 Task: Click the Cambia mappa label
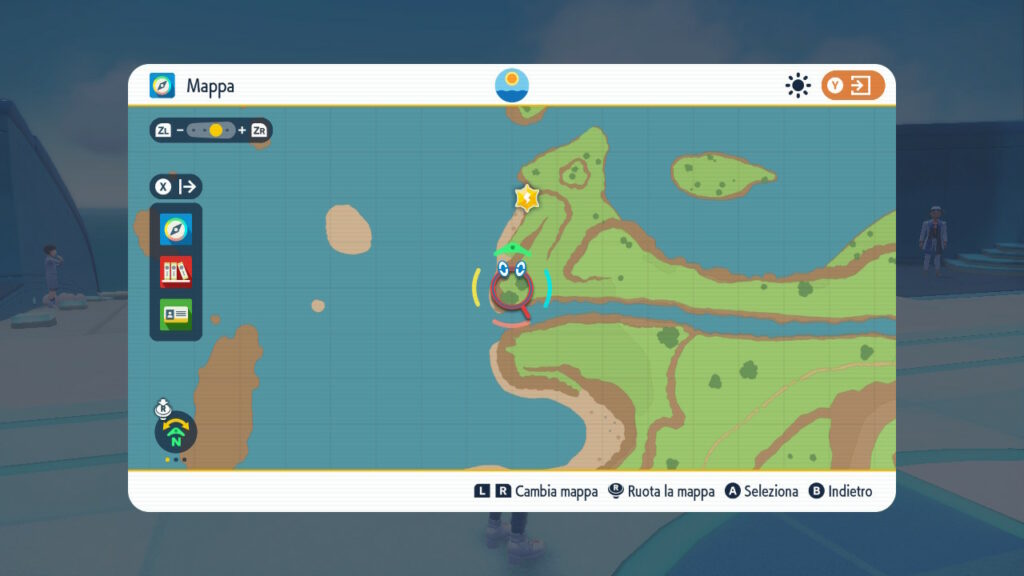point(558,491)
